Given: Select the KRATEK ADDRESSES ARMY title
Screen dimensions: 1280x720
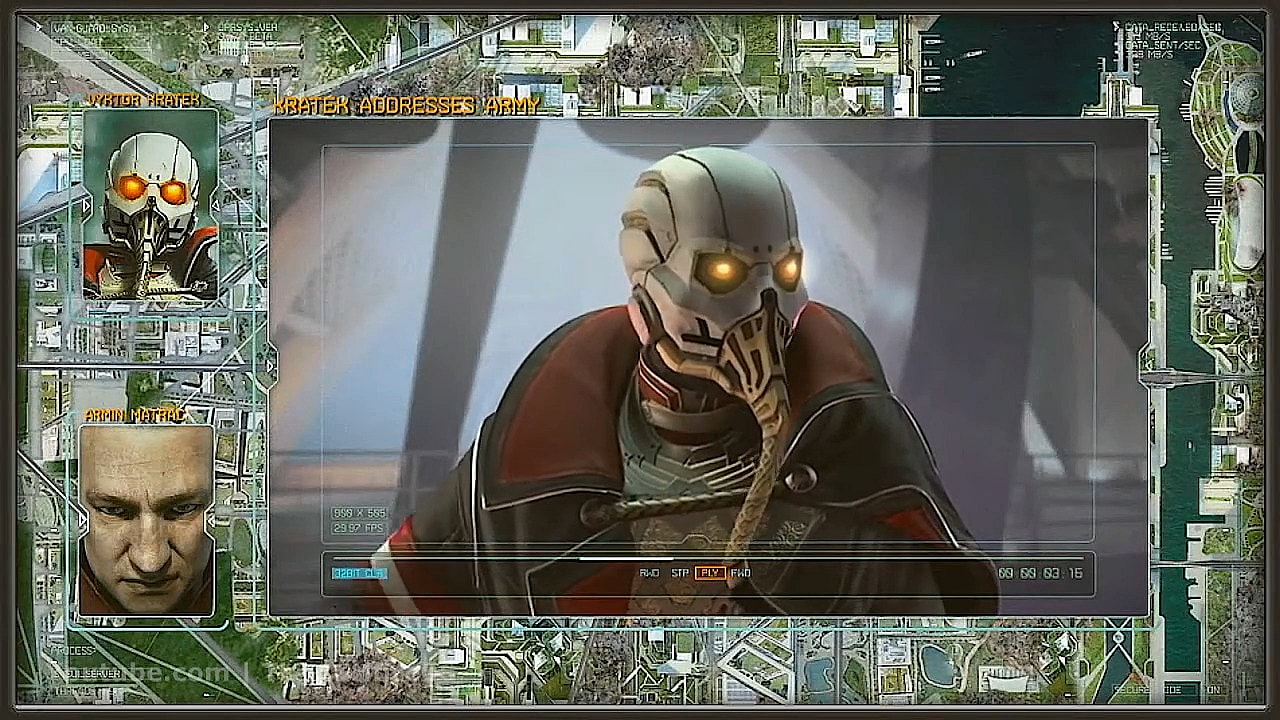Looking at the screenshot, I should coord(405,105).
